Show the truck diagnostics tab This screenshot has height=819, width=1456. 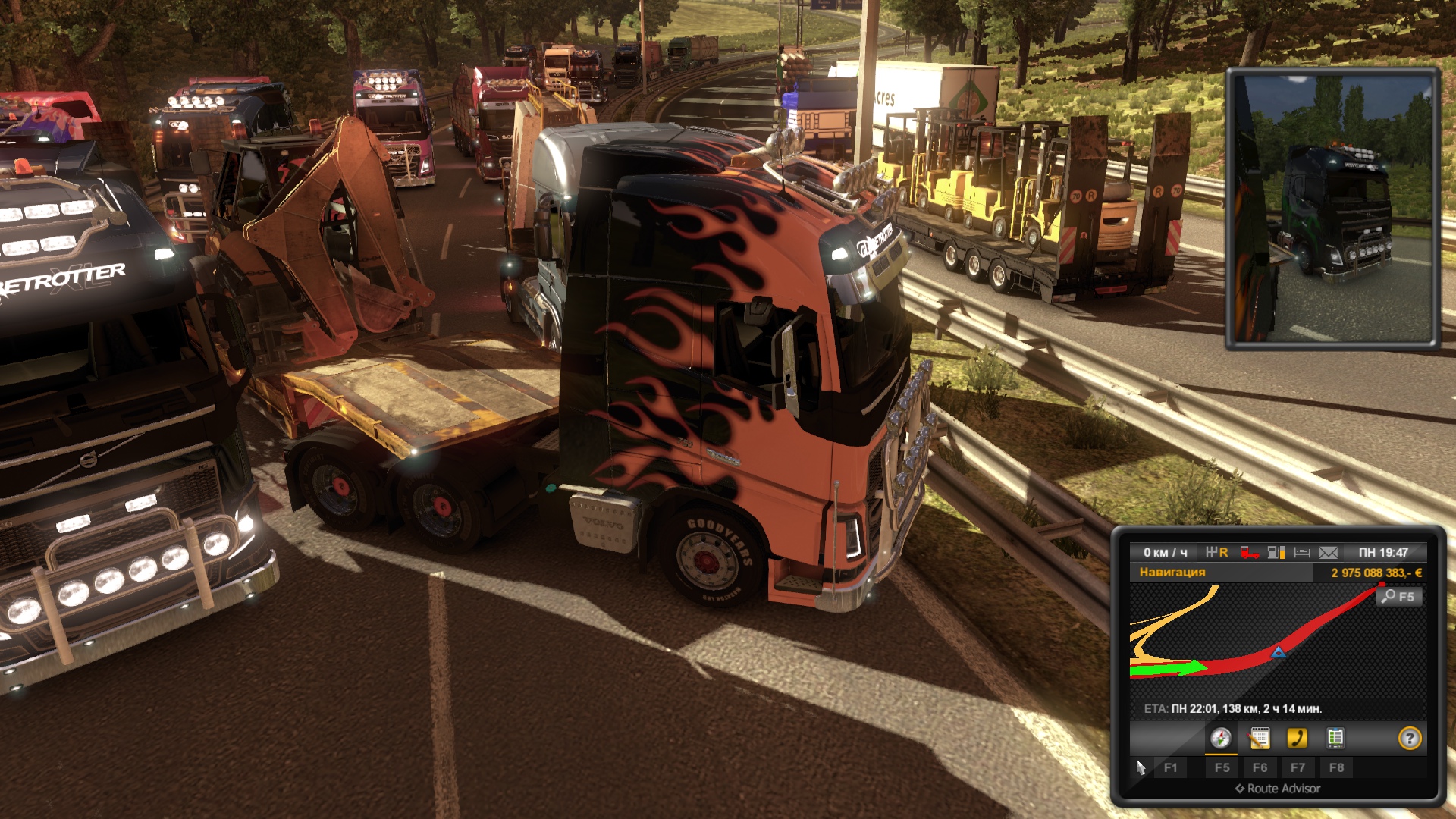pyautogui.click(x=1335, y=738)
